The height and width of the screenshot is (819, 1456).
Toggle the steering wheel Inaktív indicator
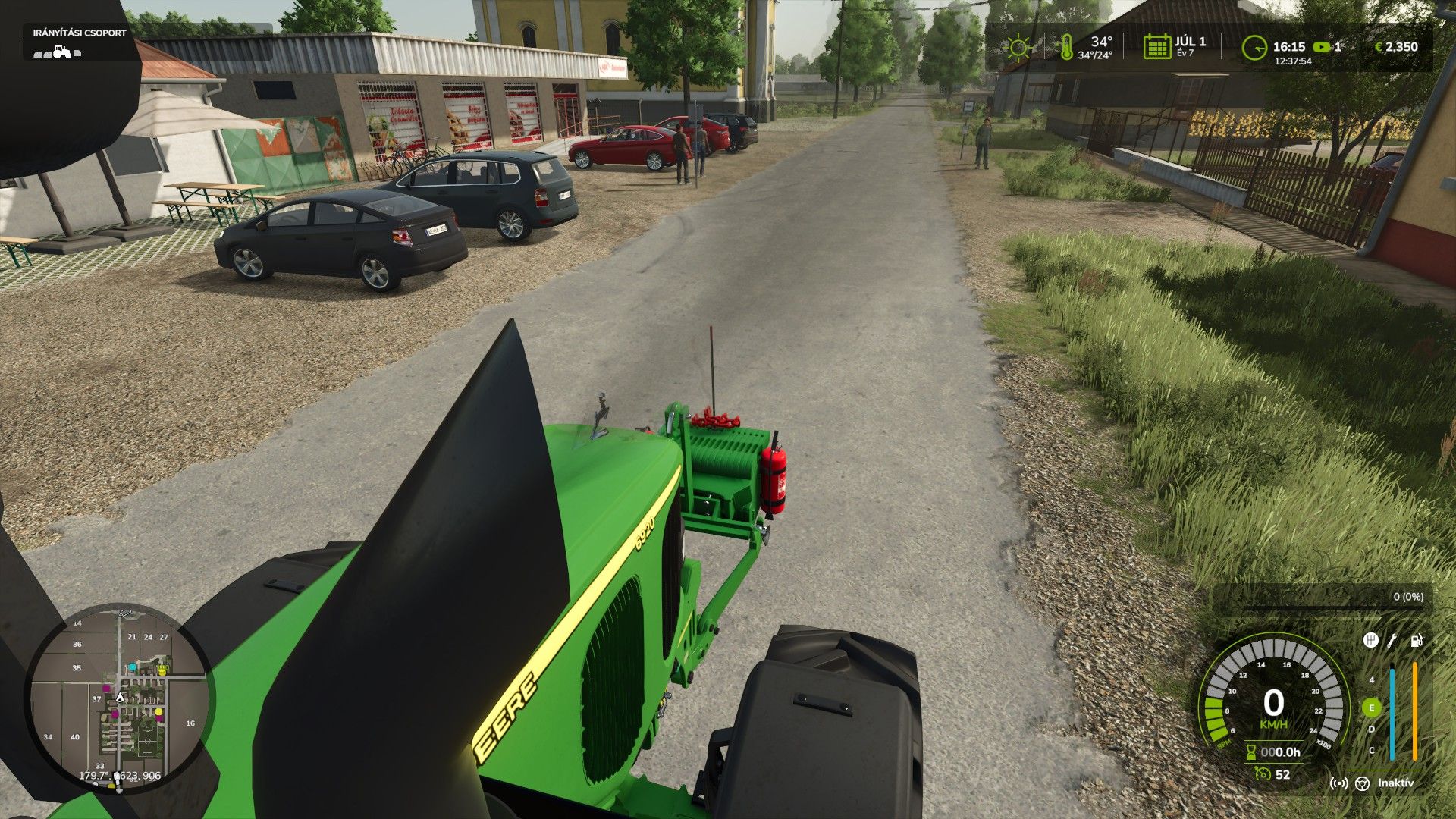tap(1363, 784)
